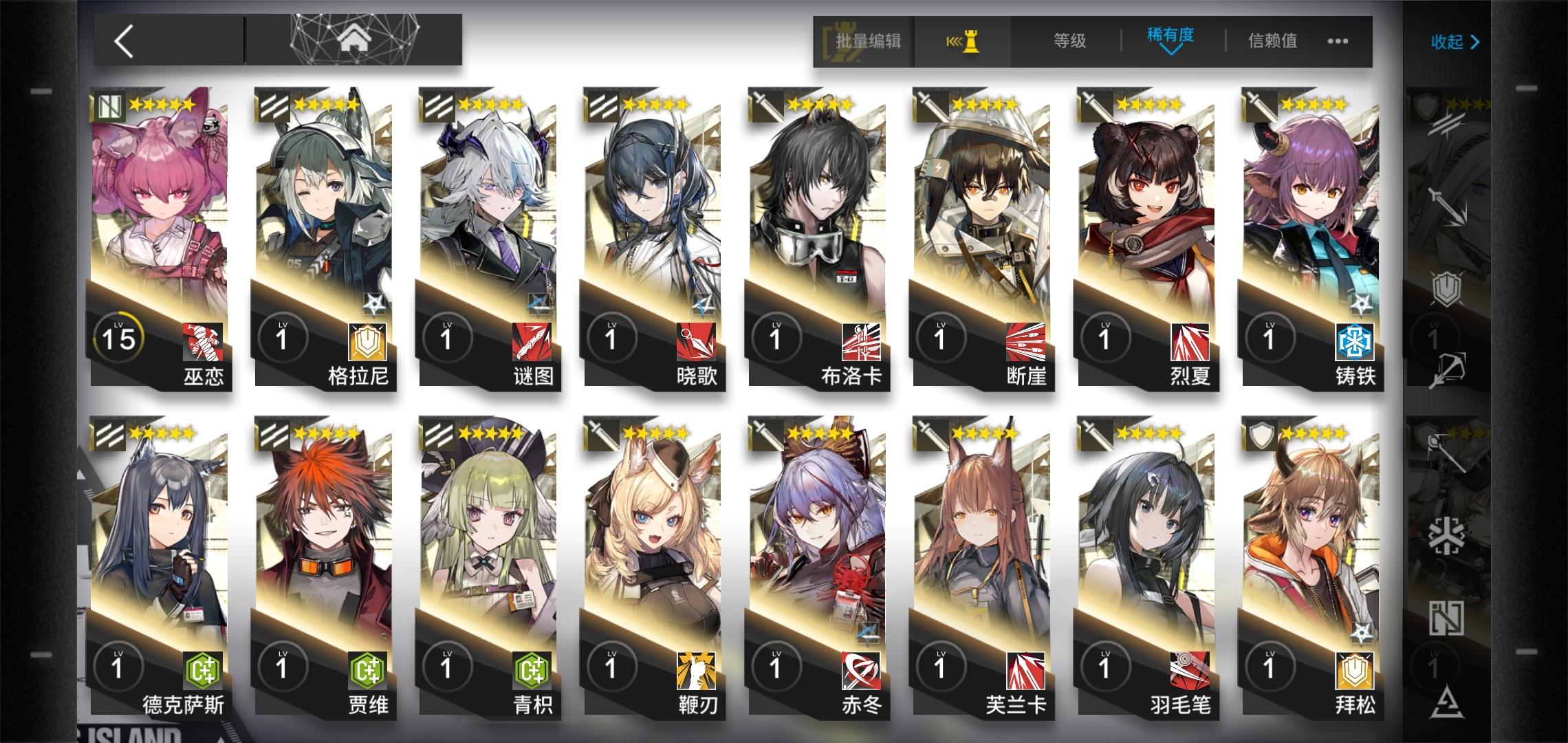Select the rook sort icon in the toolbar
The height and width of the screenshot is (743, 1568).
(966, 43)
